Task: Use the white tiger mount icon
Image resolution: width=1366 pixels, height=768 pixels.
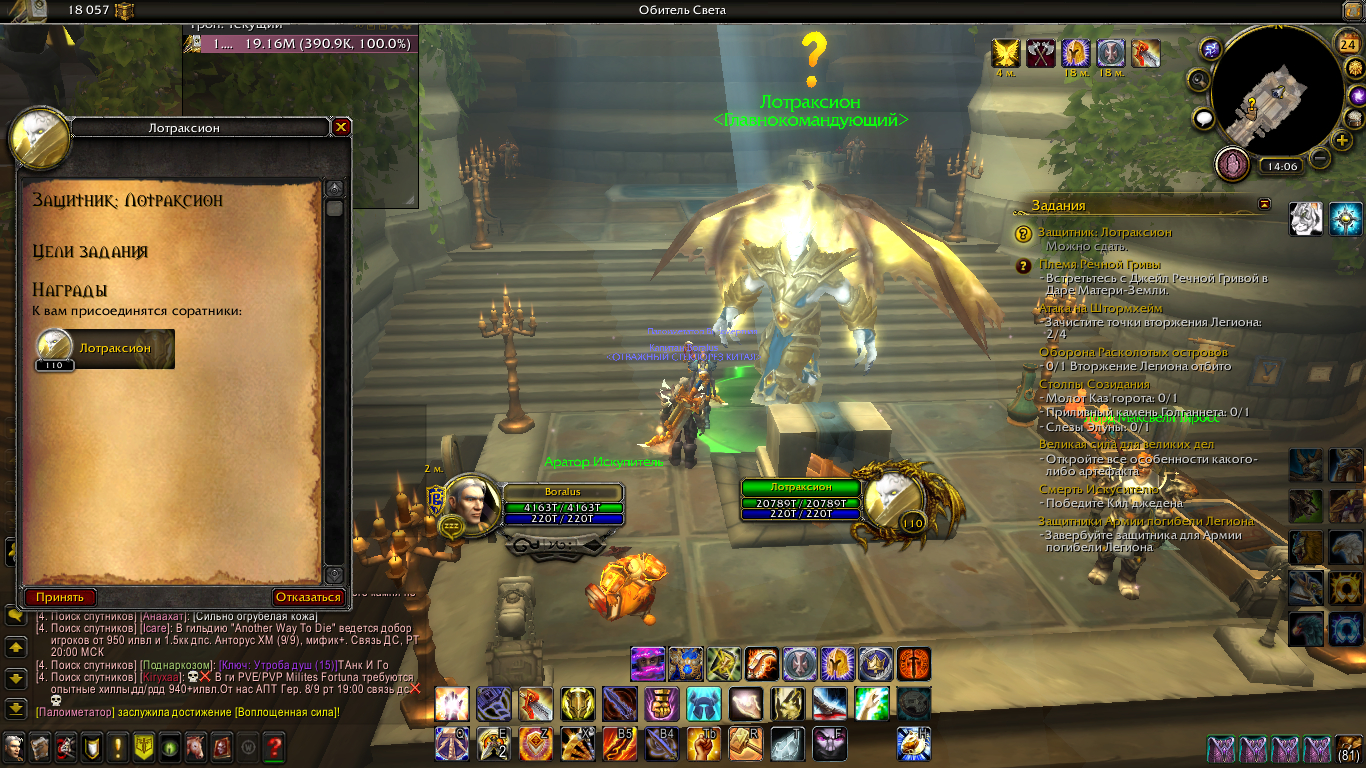Action: (x=1305, y=218)
